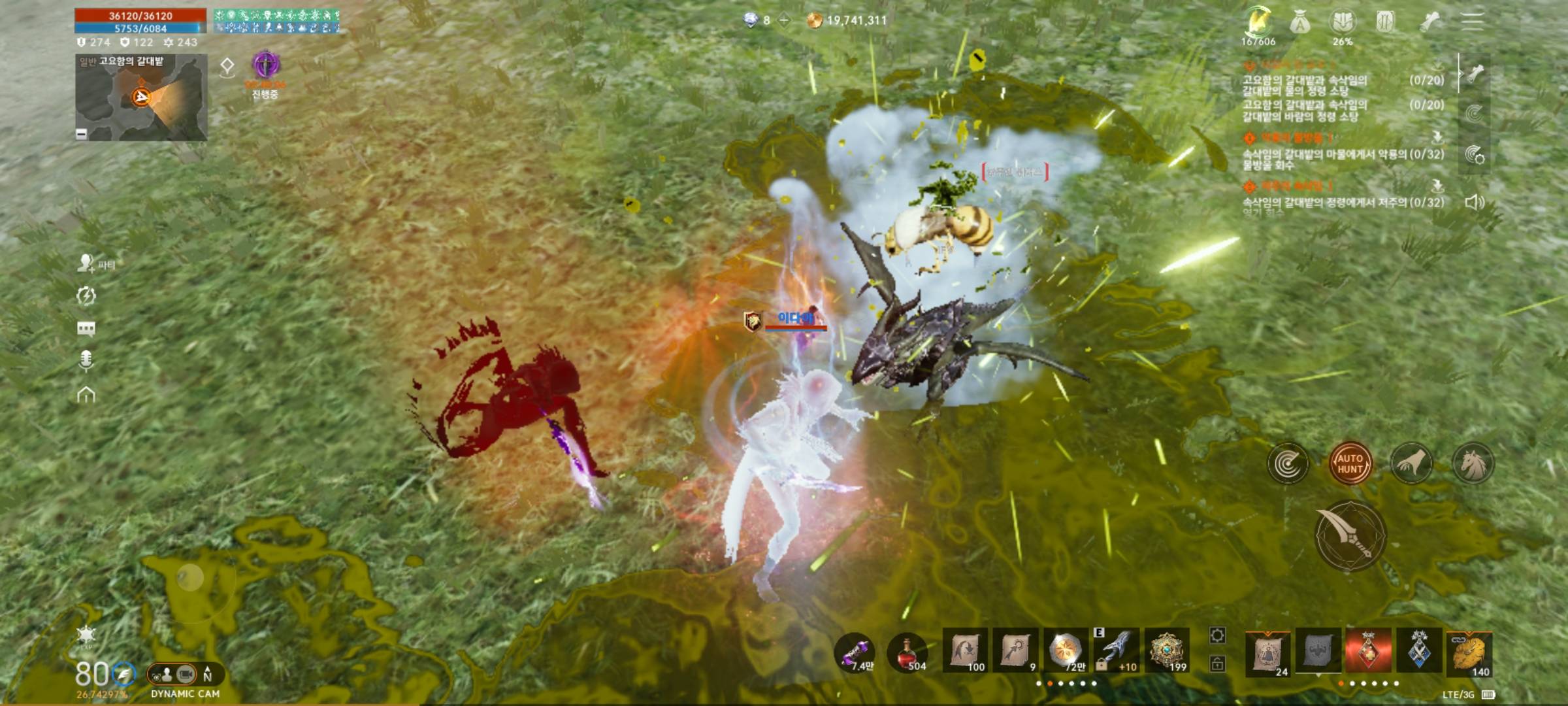
Task: Mute the speaker icon on the right edge
Action: point(1474,203)
